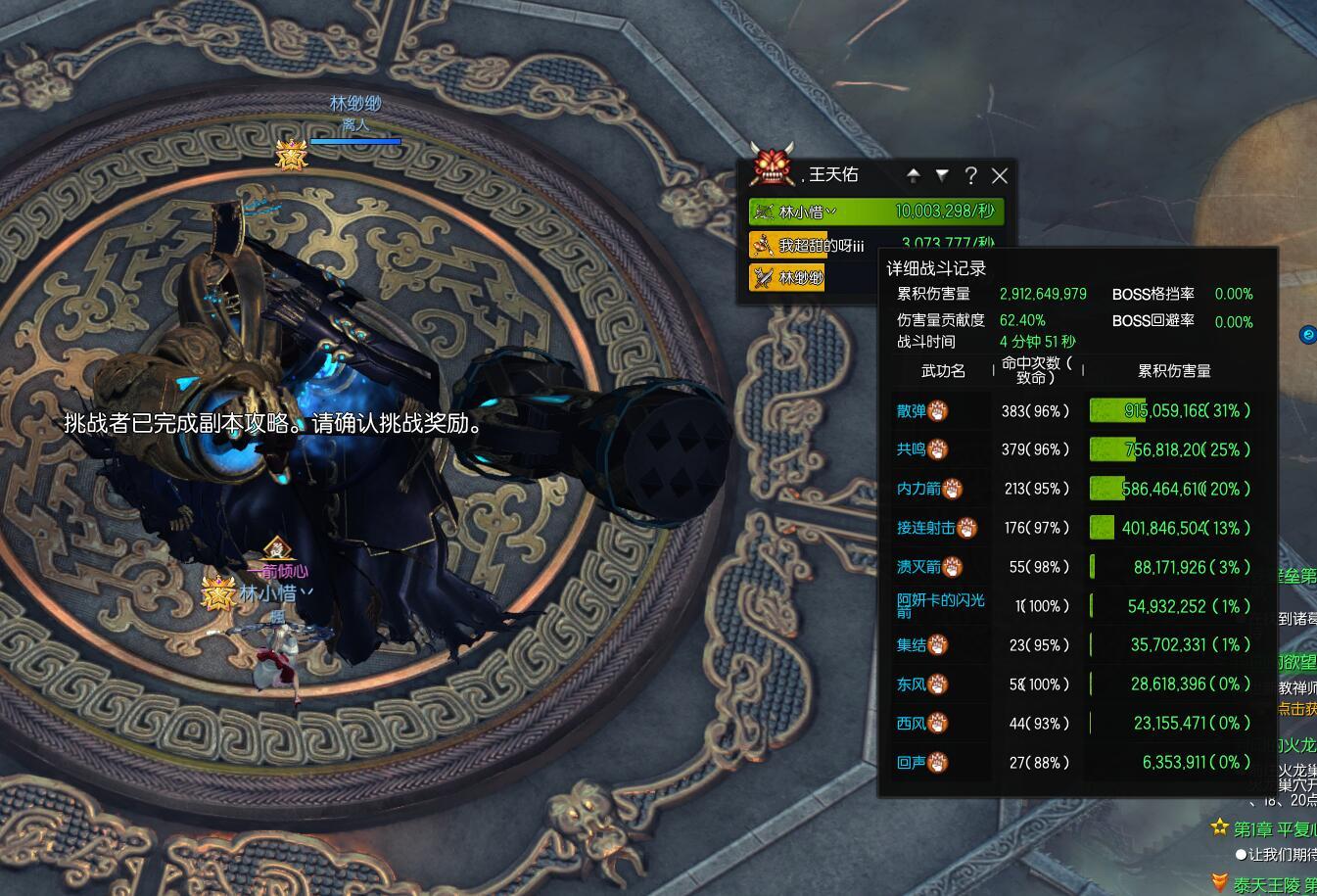Click the 西风 skill entry
The width and height of the screenshot is (1317, 896).
[x=912, y=723]
